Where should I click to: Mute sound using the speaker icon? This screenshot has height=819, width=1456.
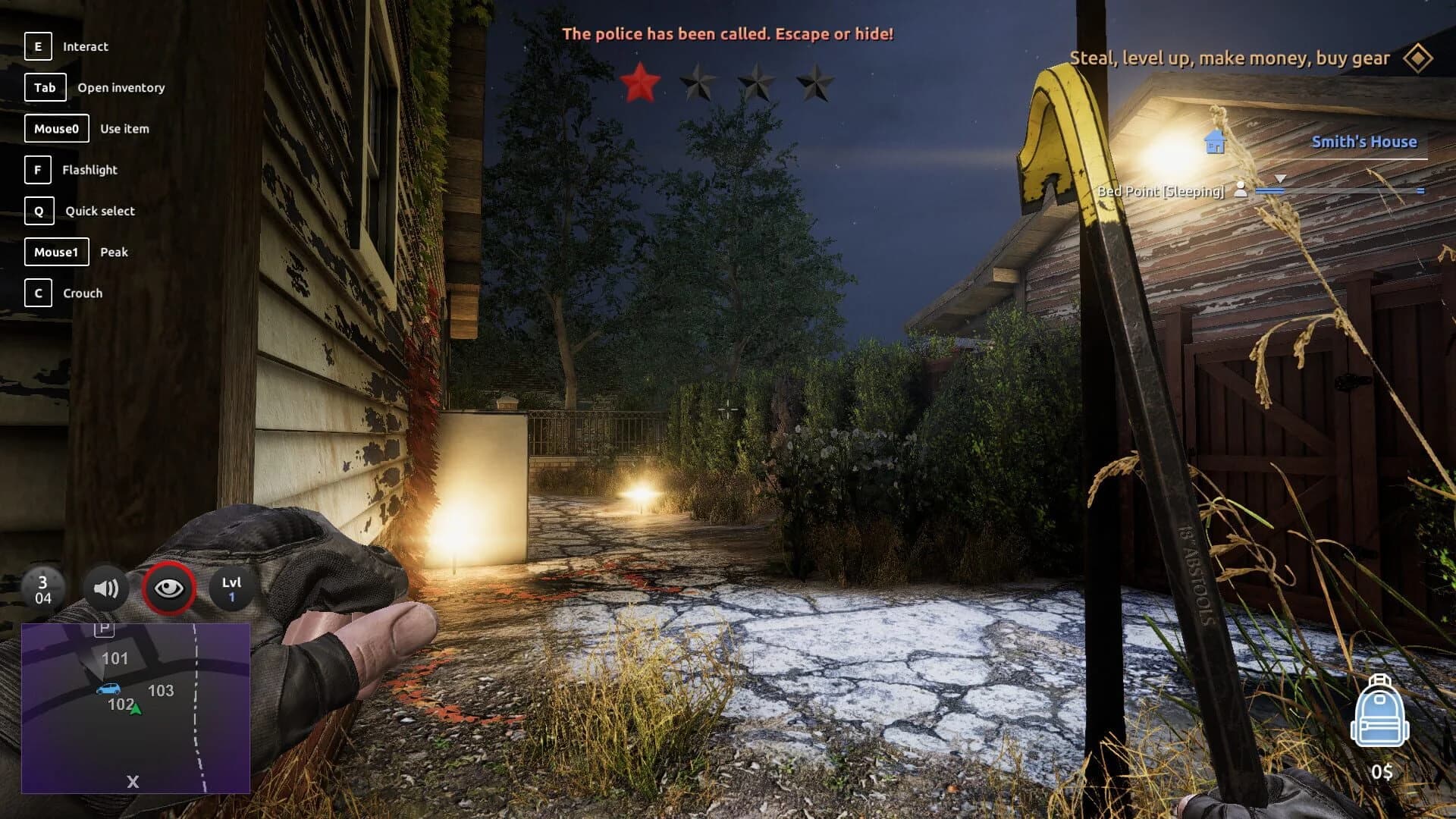click(x=106, y=589)
